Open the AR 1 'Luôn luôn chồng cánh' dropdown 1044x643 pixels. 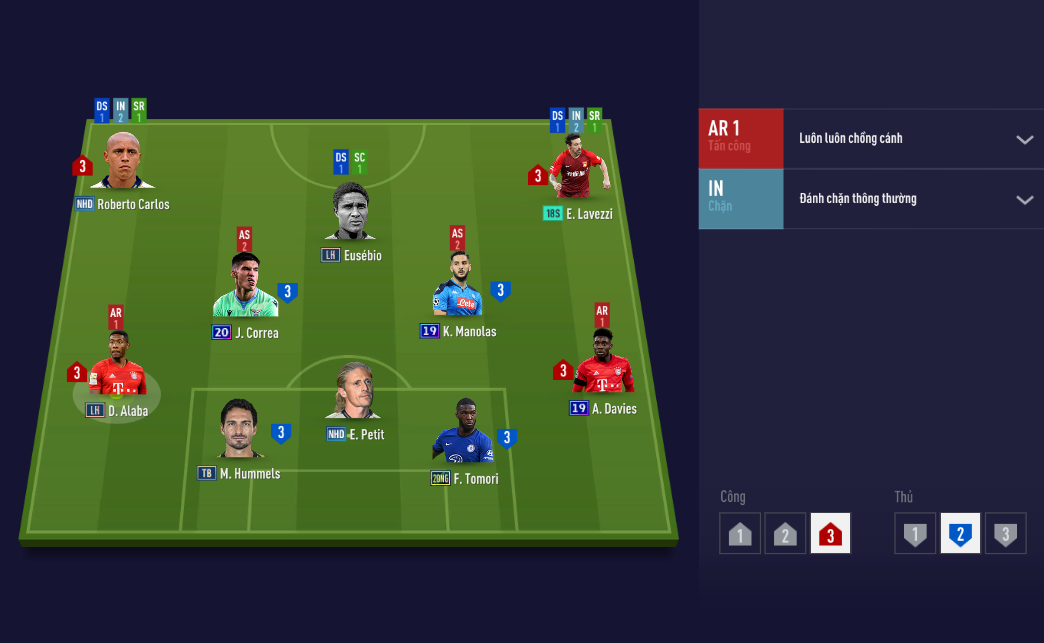click(1024, 139)
